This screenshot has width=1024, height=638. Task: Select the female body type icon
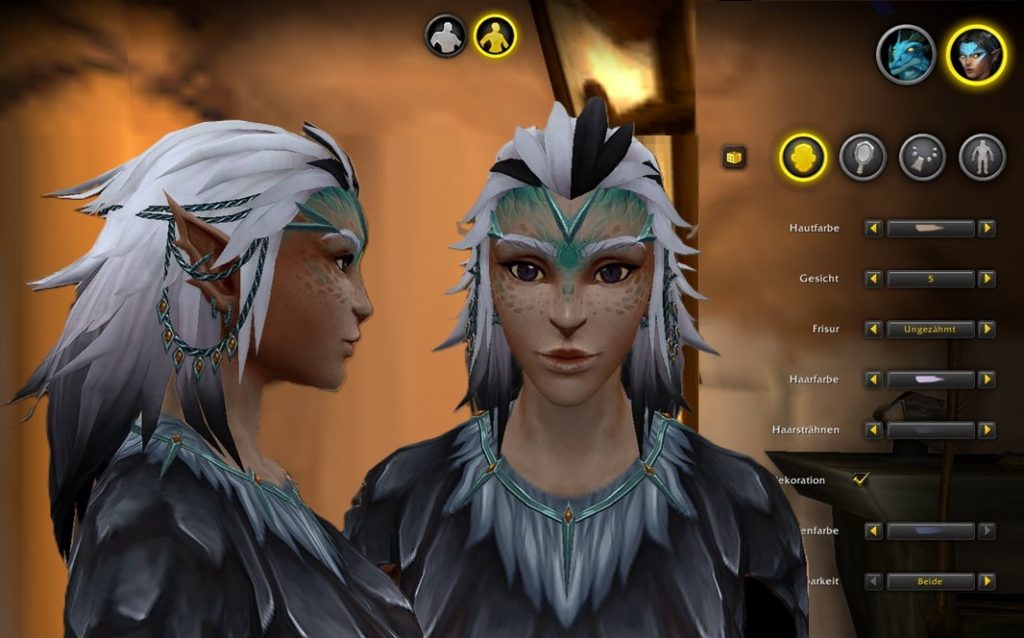pyautogui.click(x=494, y=36)
